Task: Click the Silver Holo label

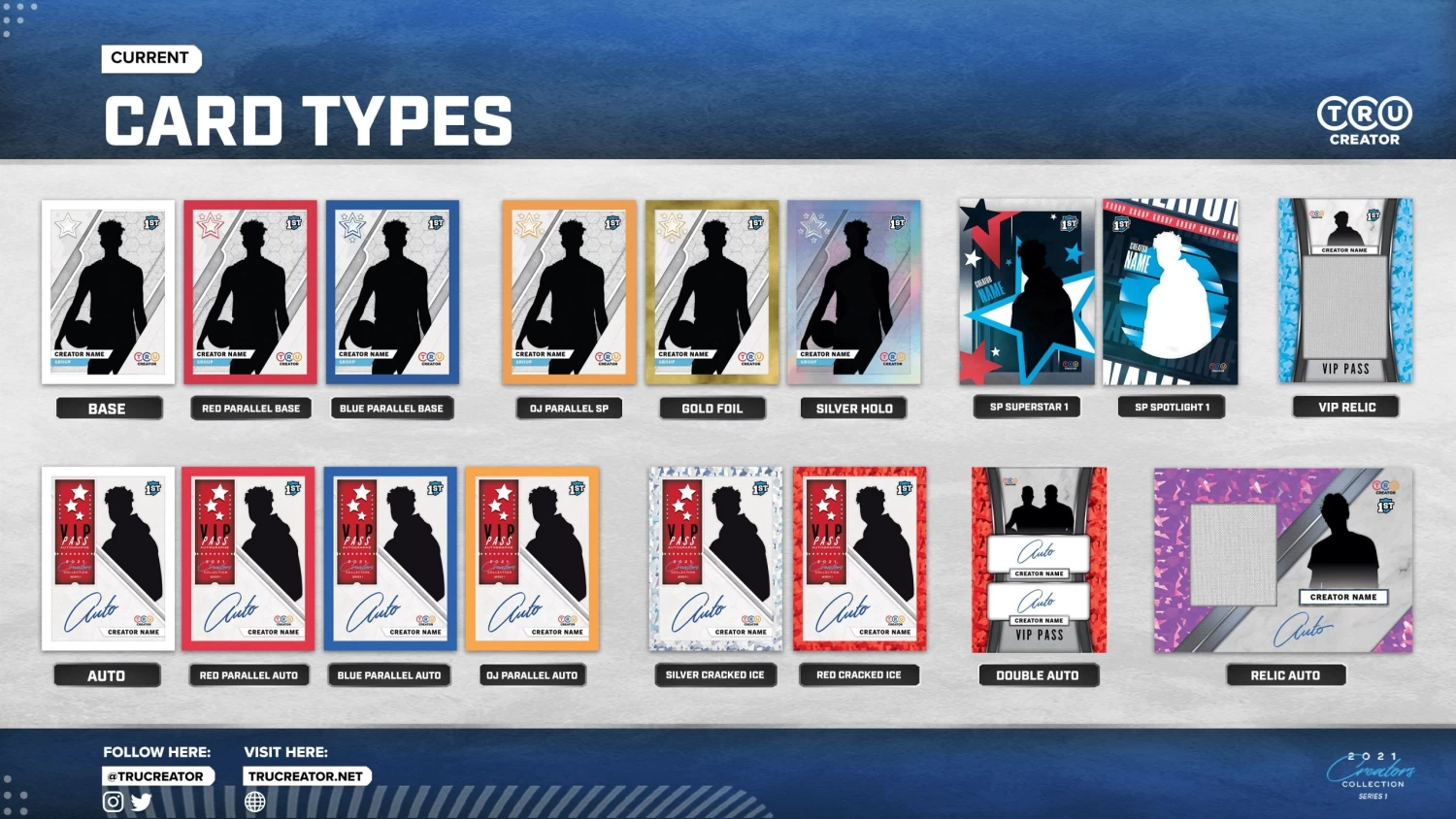Action: click(x=854, y=409)
